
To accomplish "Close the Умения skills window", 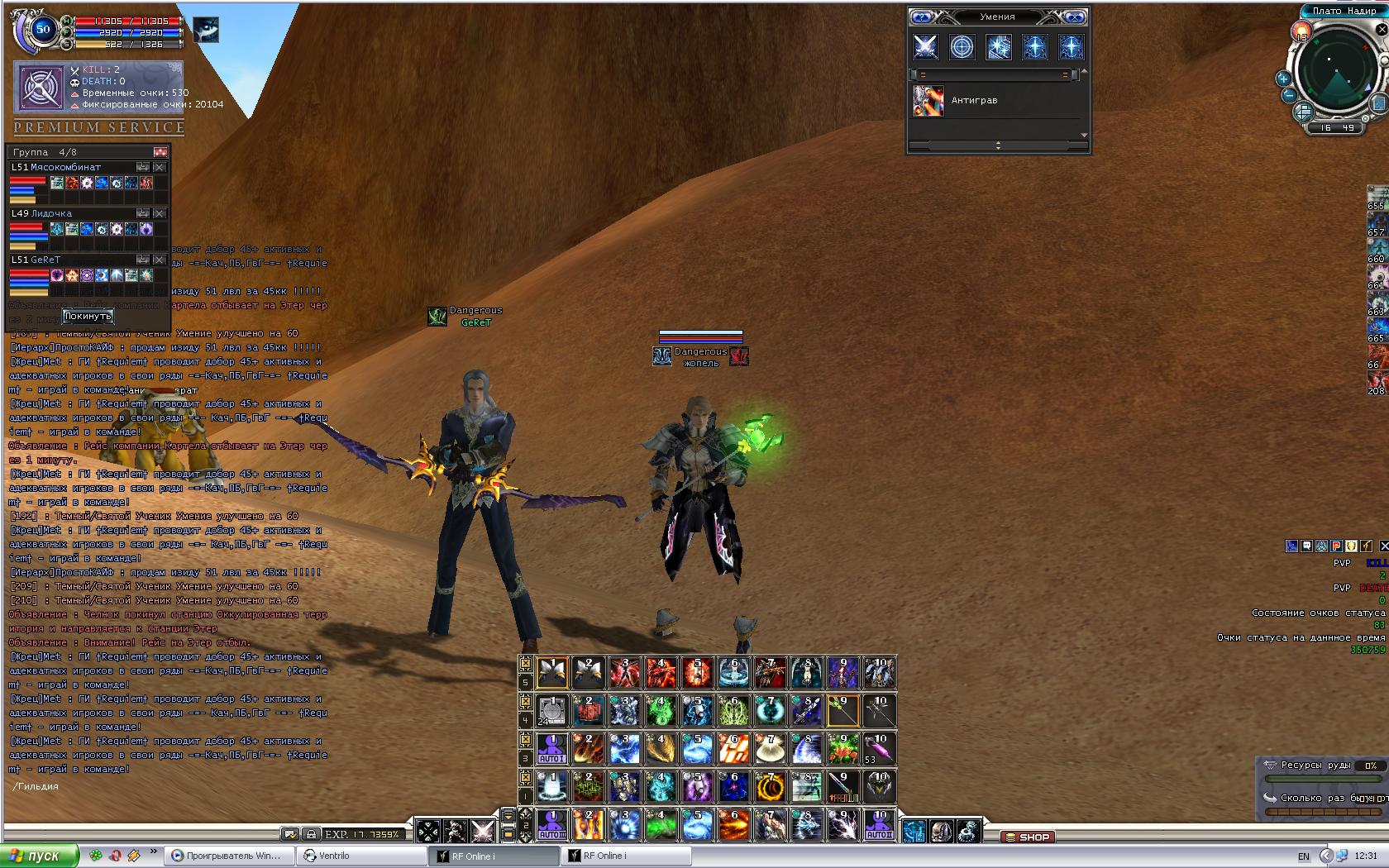I will coord(1074,17).
